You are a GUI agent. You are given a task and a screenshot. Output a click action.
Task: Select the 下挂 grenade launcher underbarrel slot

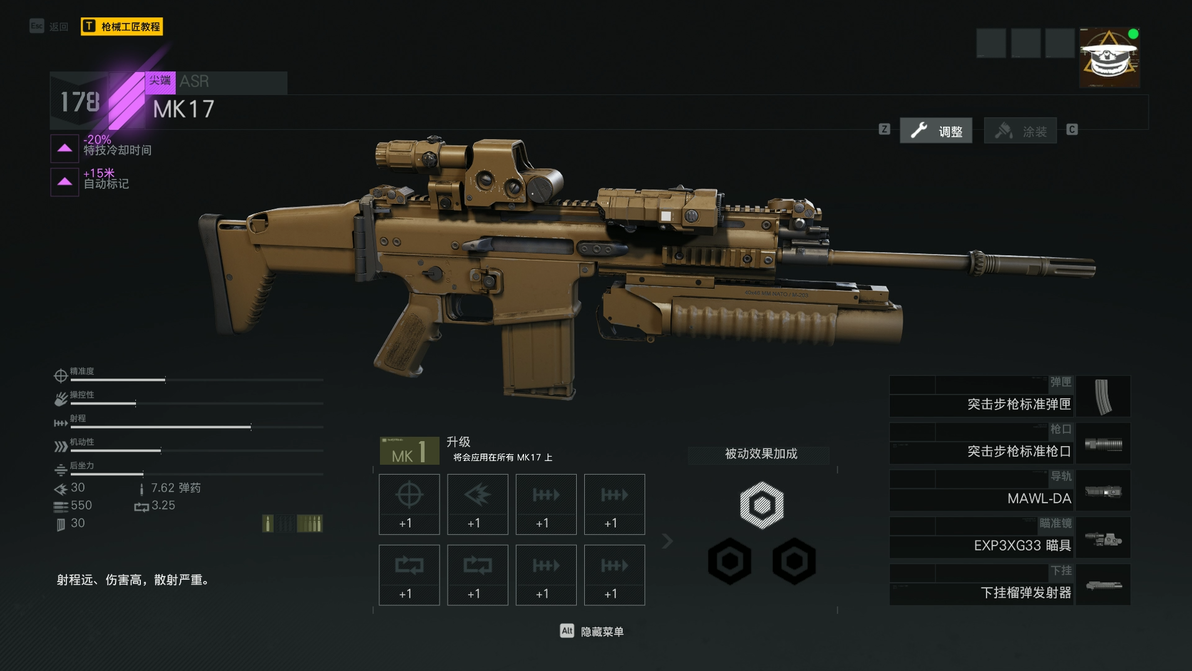1009,584
